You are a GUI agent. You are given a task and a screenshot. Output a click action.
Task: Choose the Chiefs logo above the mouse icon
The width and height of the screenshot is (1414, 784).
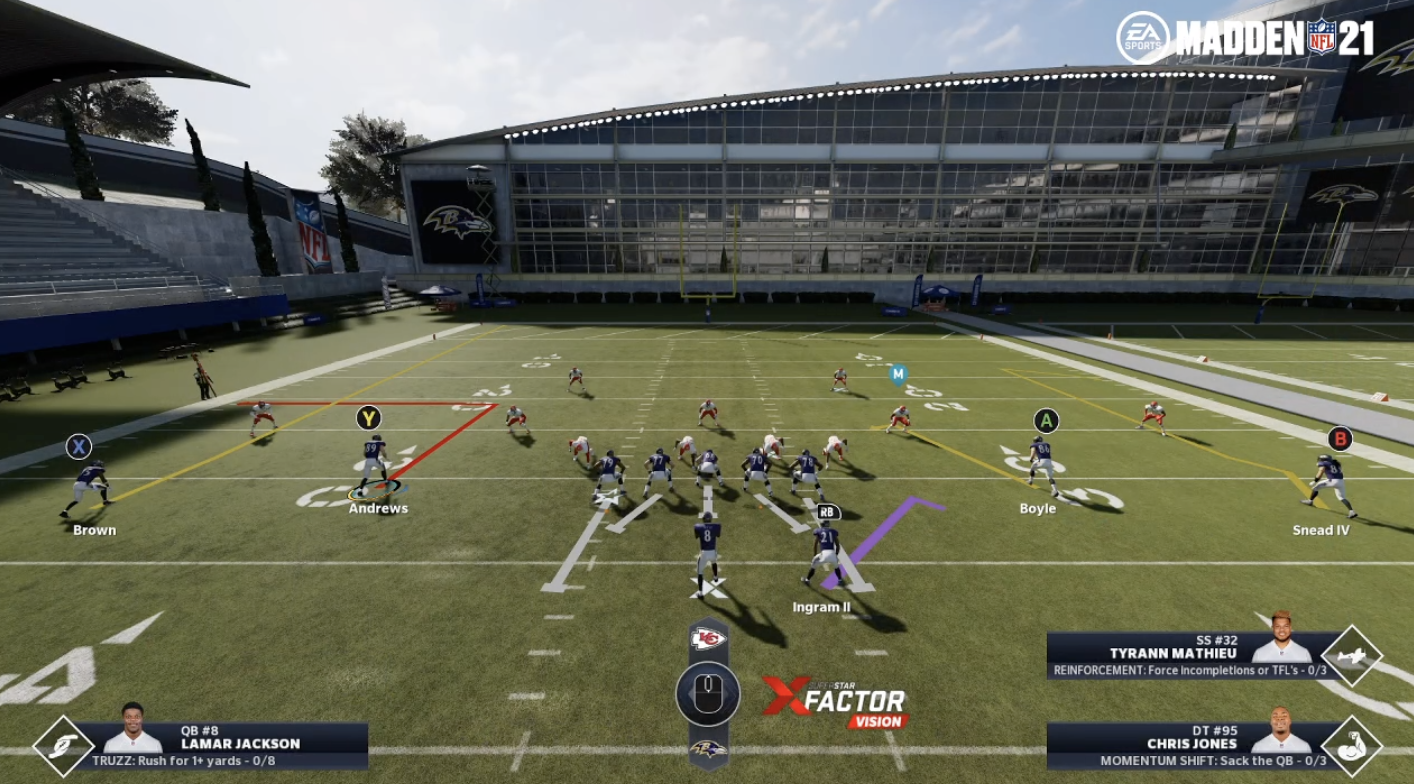[708, 639]
